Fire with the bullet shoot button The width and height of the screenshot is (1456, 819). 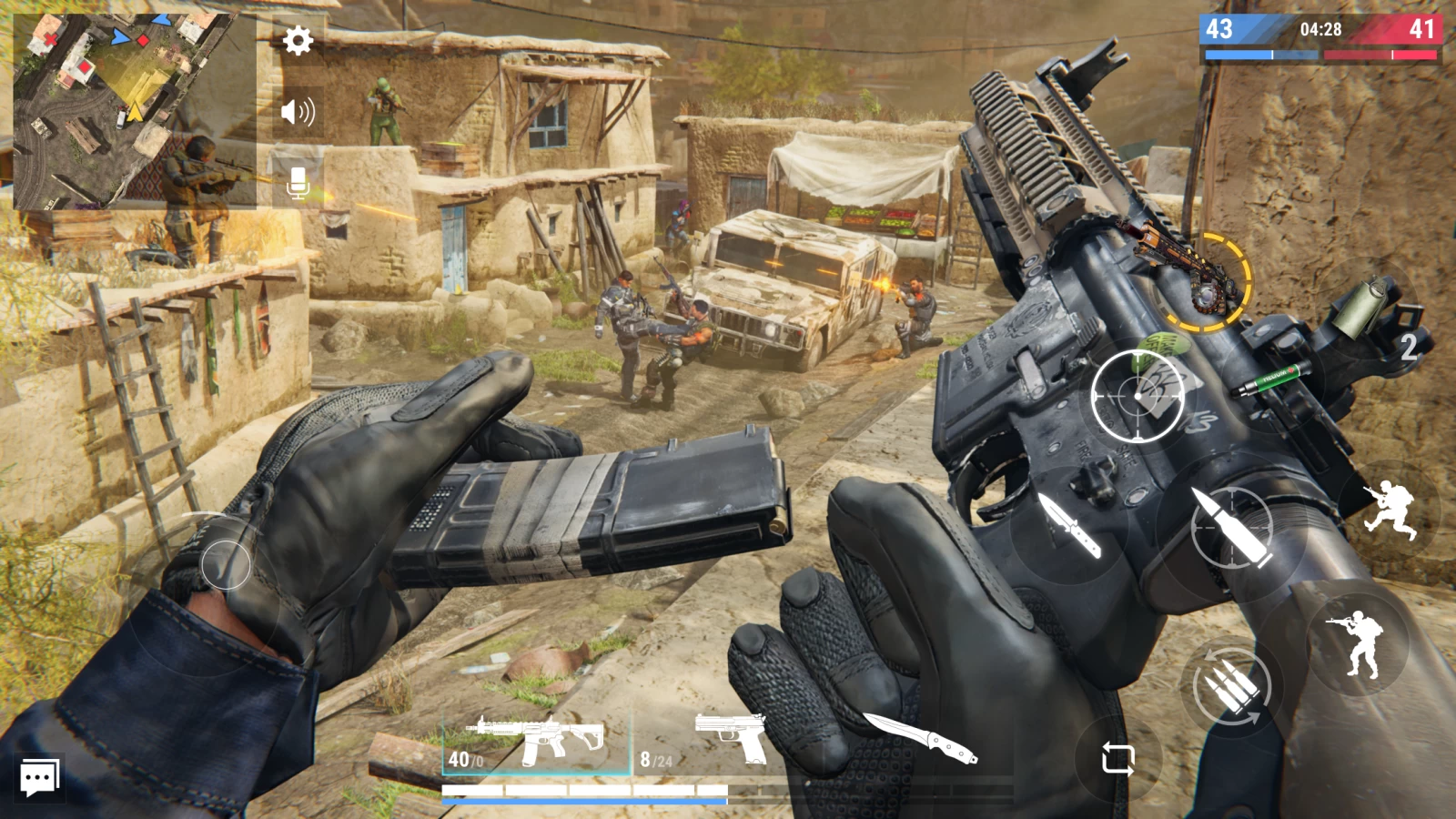1230,528
